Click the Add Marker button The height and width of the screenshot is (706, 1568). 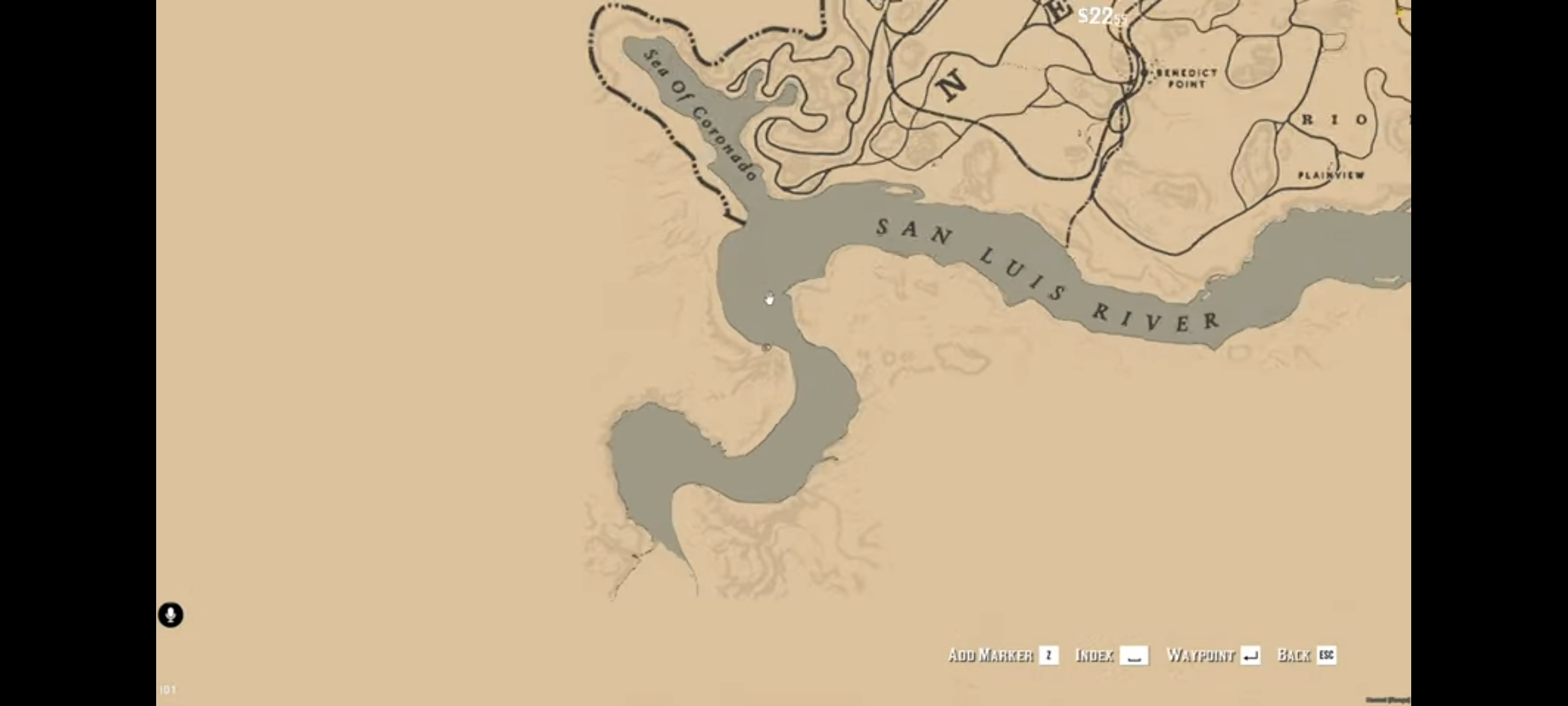[x=1002, y=655]
